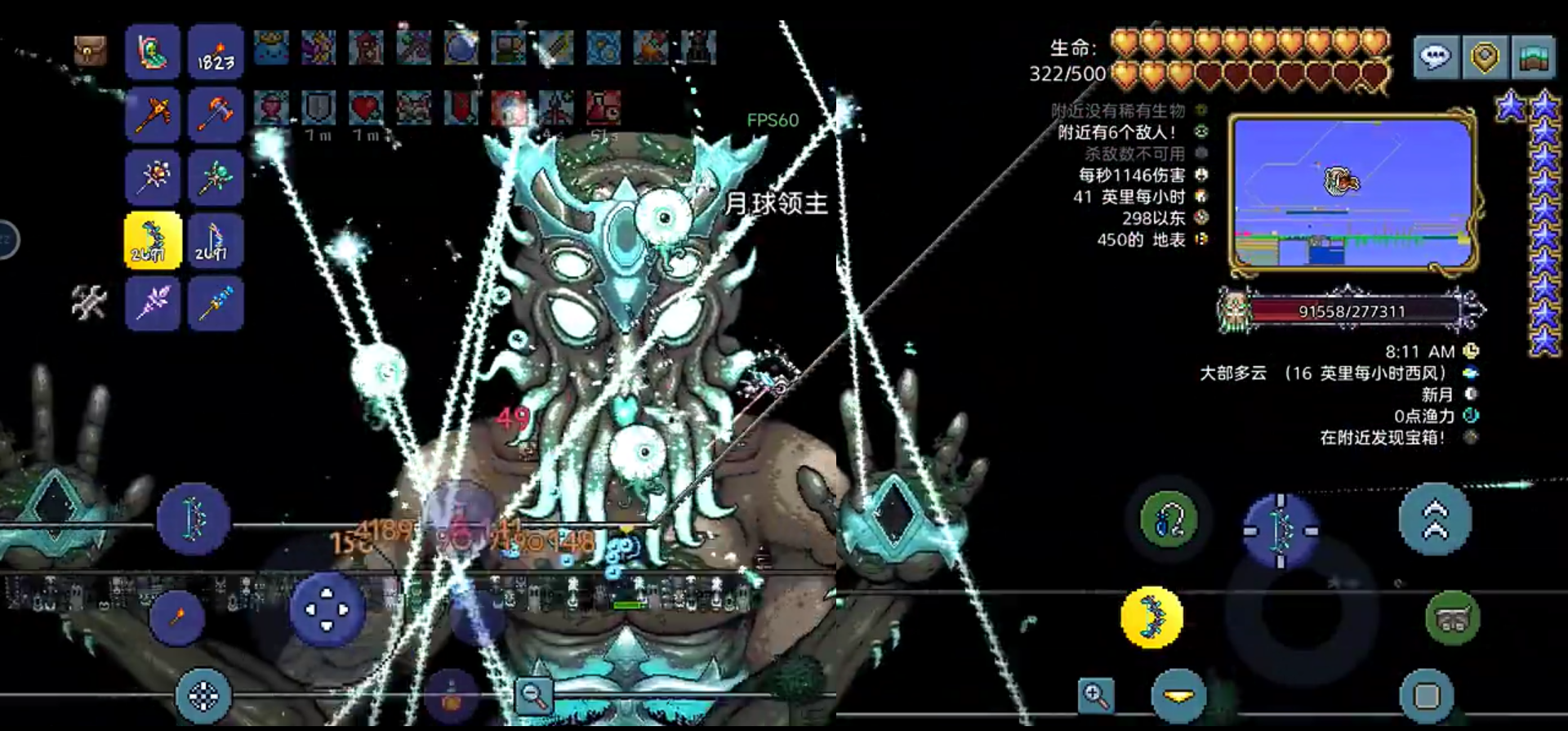This screenshot has height=731, width=1568.
Task: Zoom out with the minus magnifier
Action: pyautogui.click(x=535, y=696)
